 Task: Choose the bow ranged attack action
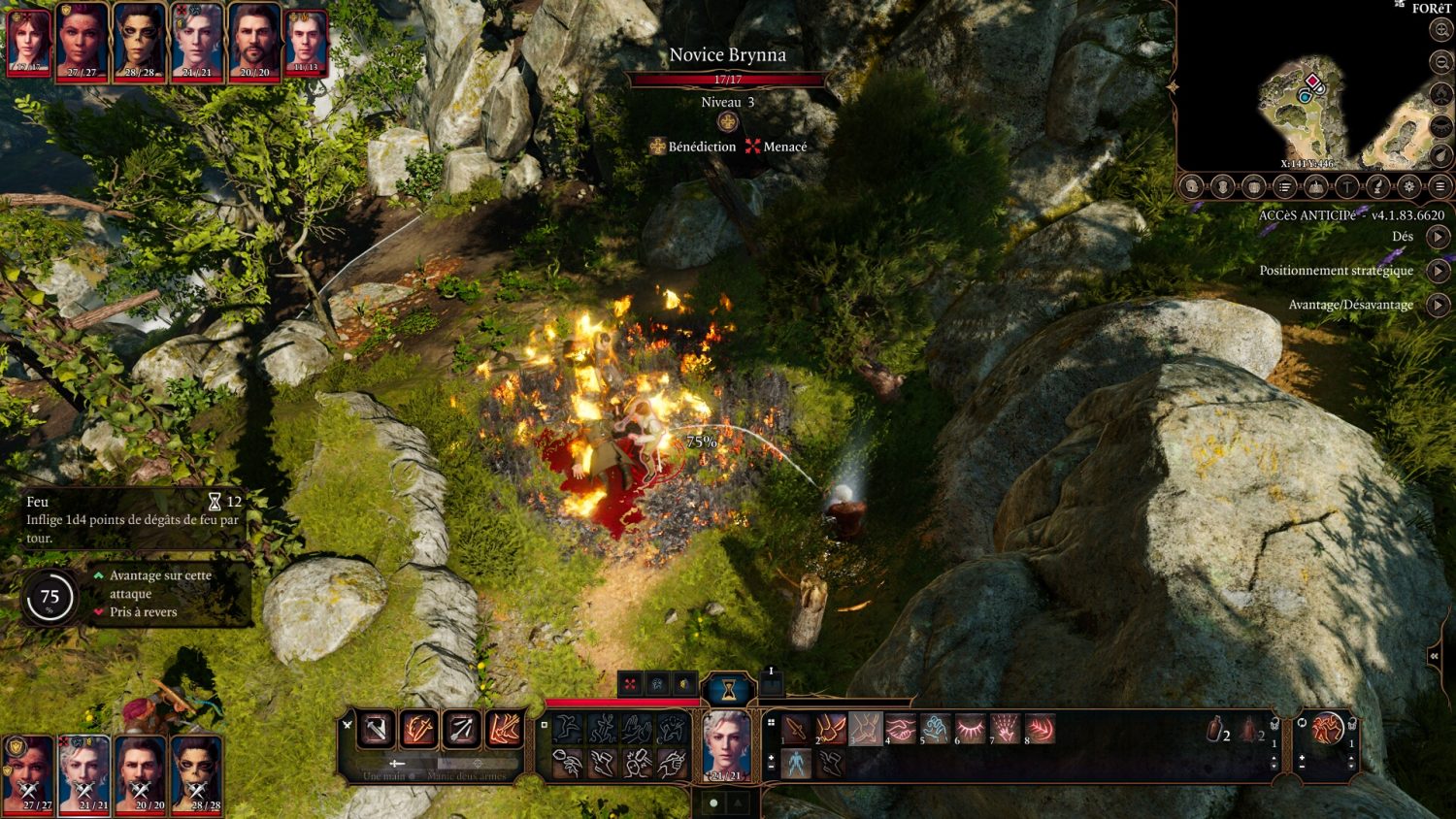(461, 729)
